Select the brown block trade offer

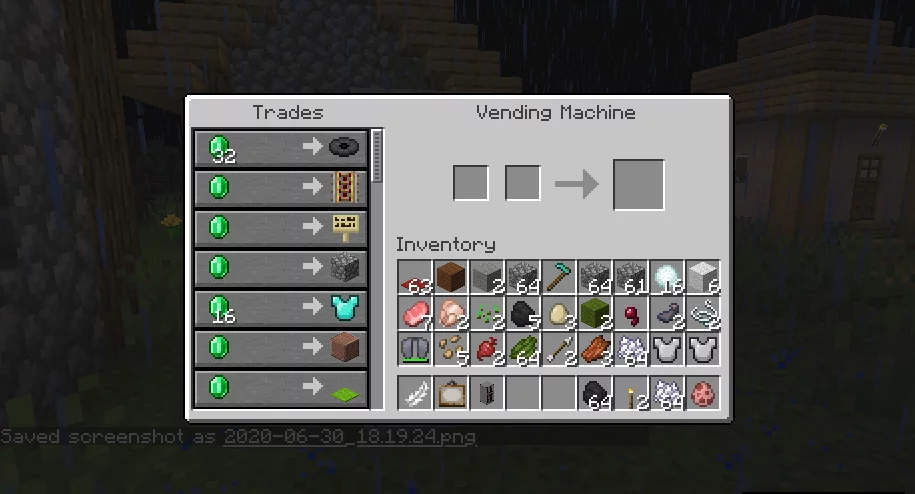tap(280, 347)
